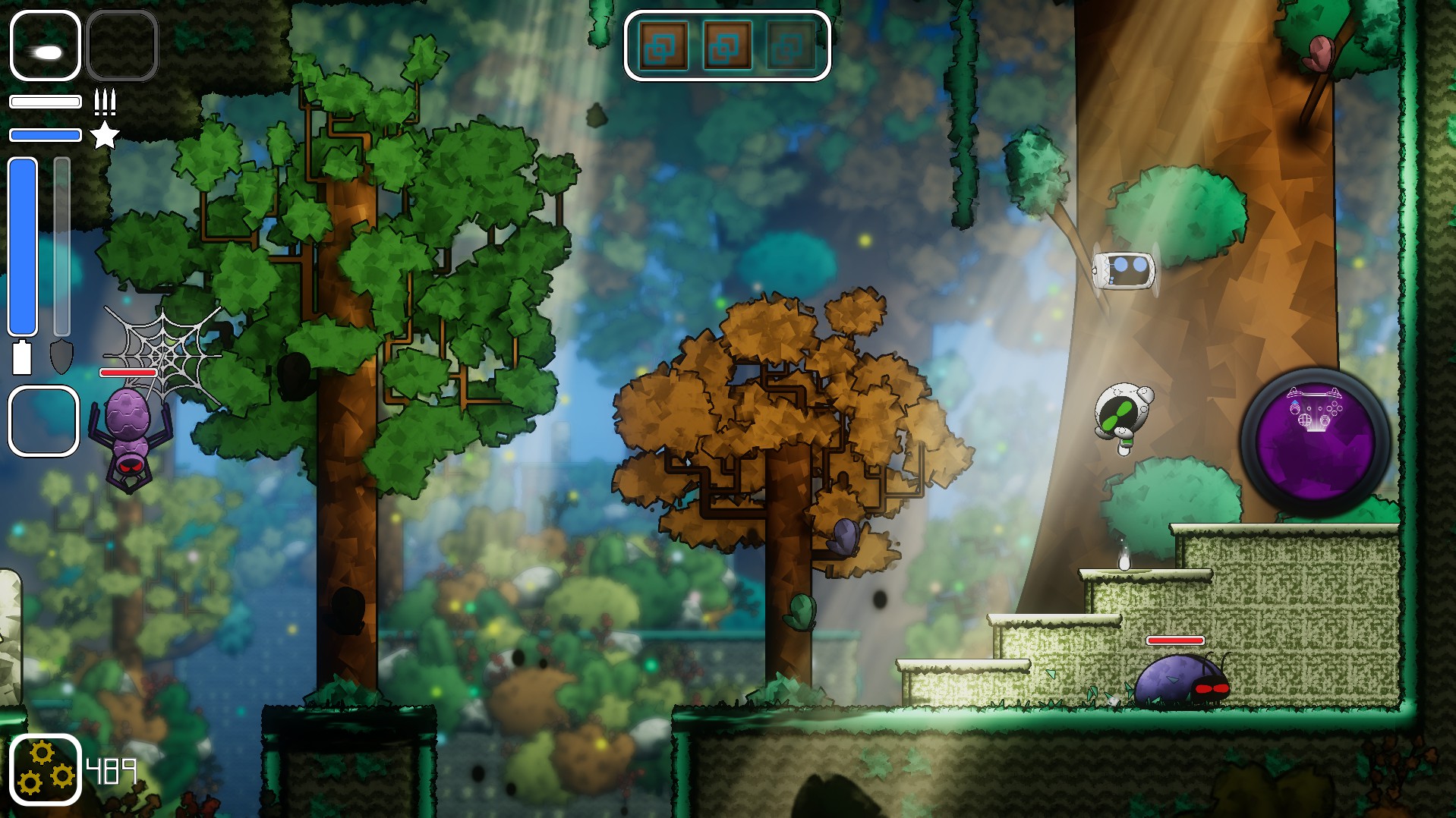Screen dimensions: 1456x818
Task: Select the equipped projectile weapon icon
Action: point(44,47)
